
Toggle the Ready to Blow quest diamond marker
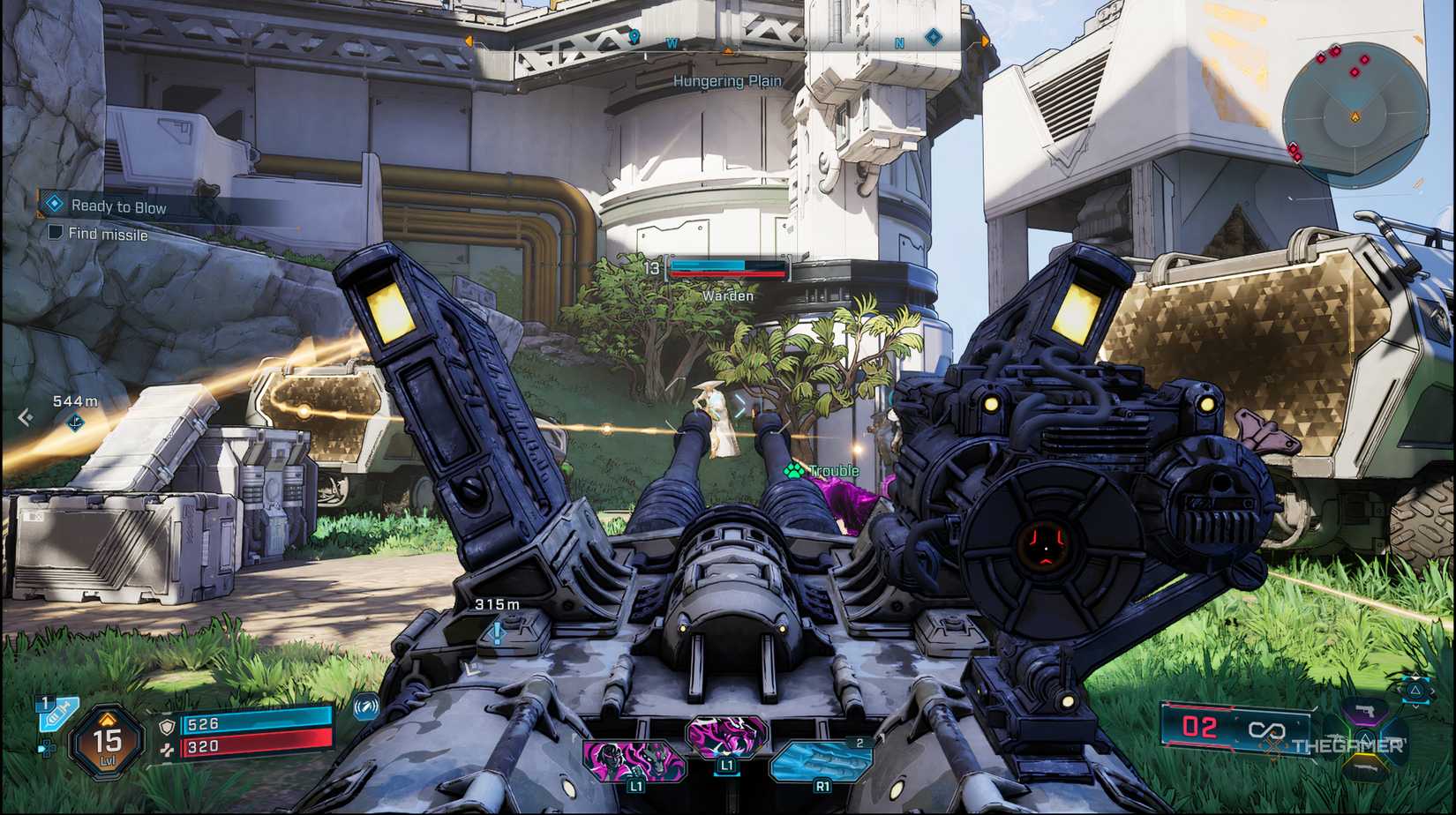53,204
